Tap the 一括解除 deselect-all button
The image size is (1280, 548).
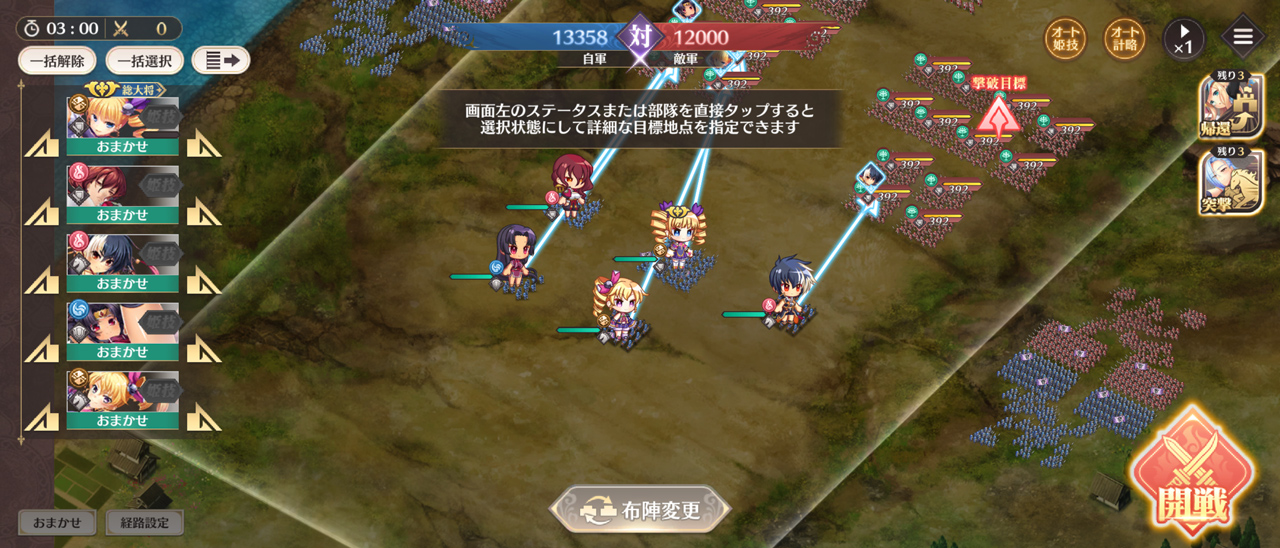57,60
